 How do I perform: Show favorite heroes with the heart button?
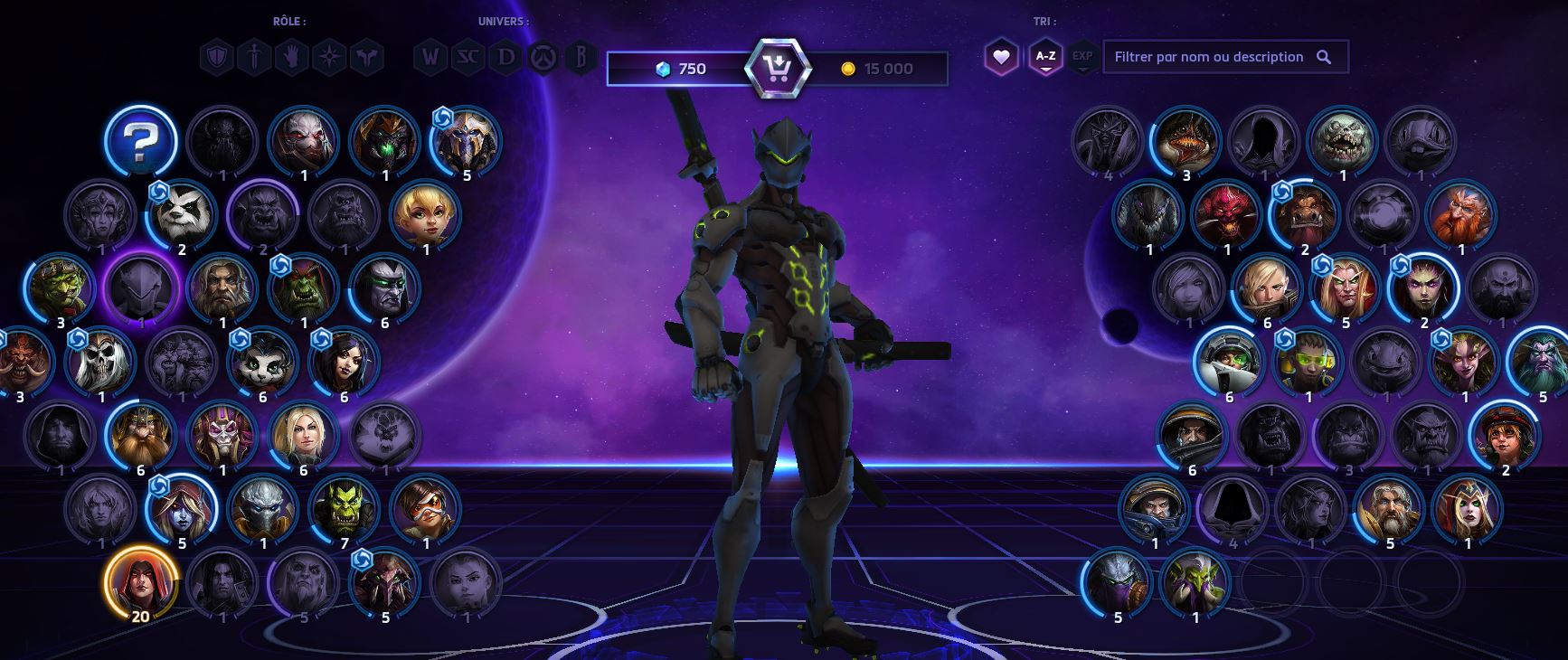[1001, 57]
